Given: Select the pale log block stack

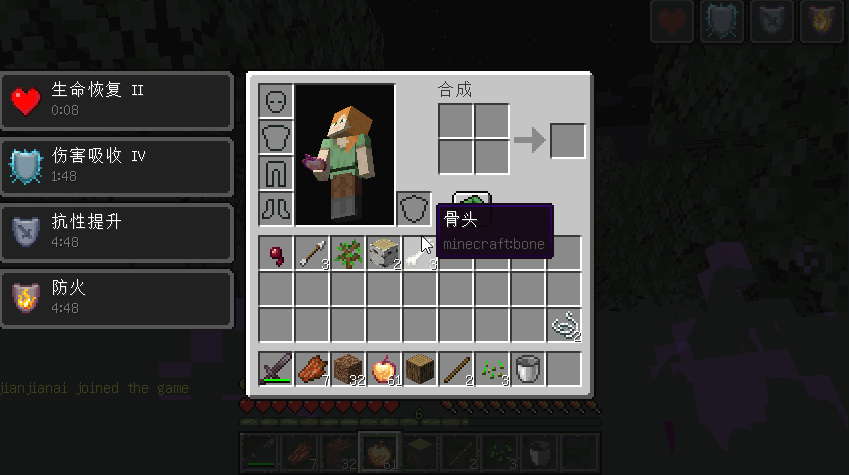Looking at the screenshot, I should [x=384, y=254].
